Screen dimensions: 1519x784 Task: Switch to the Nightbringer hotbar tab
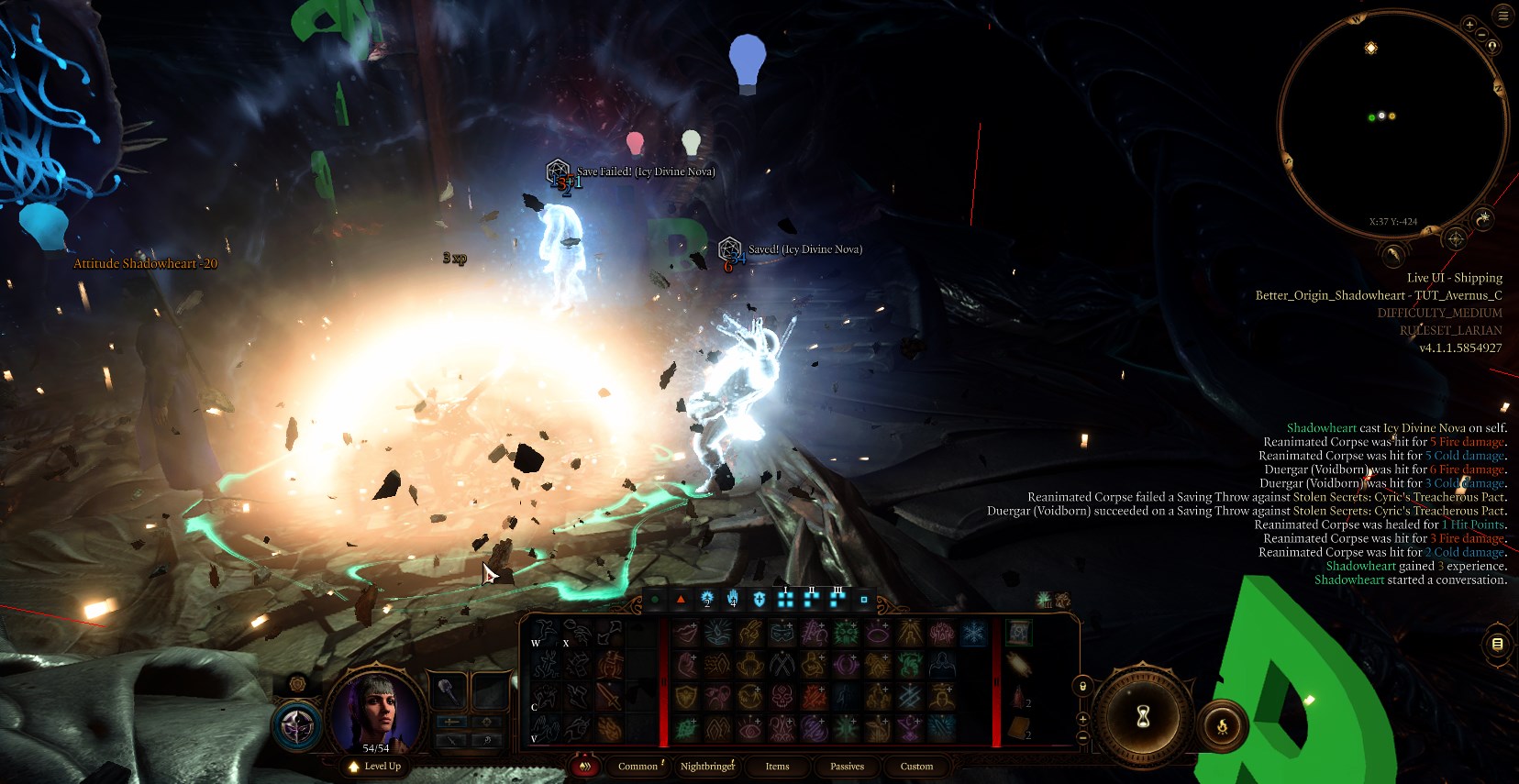(x=706, y=767)
